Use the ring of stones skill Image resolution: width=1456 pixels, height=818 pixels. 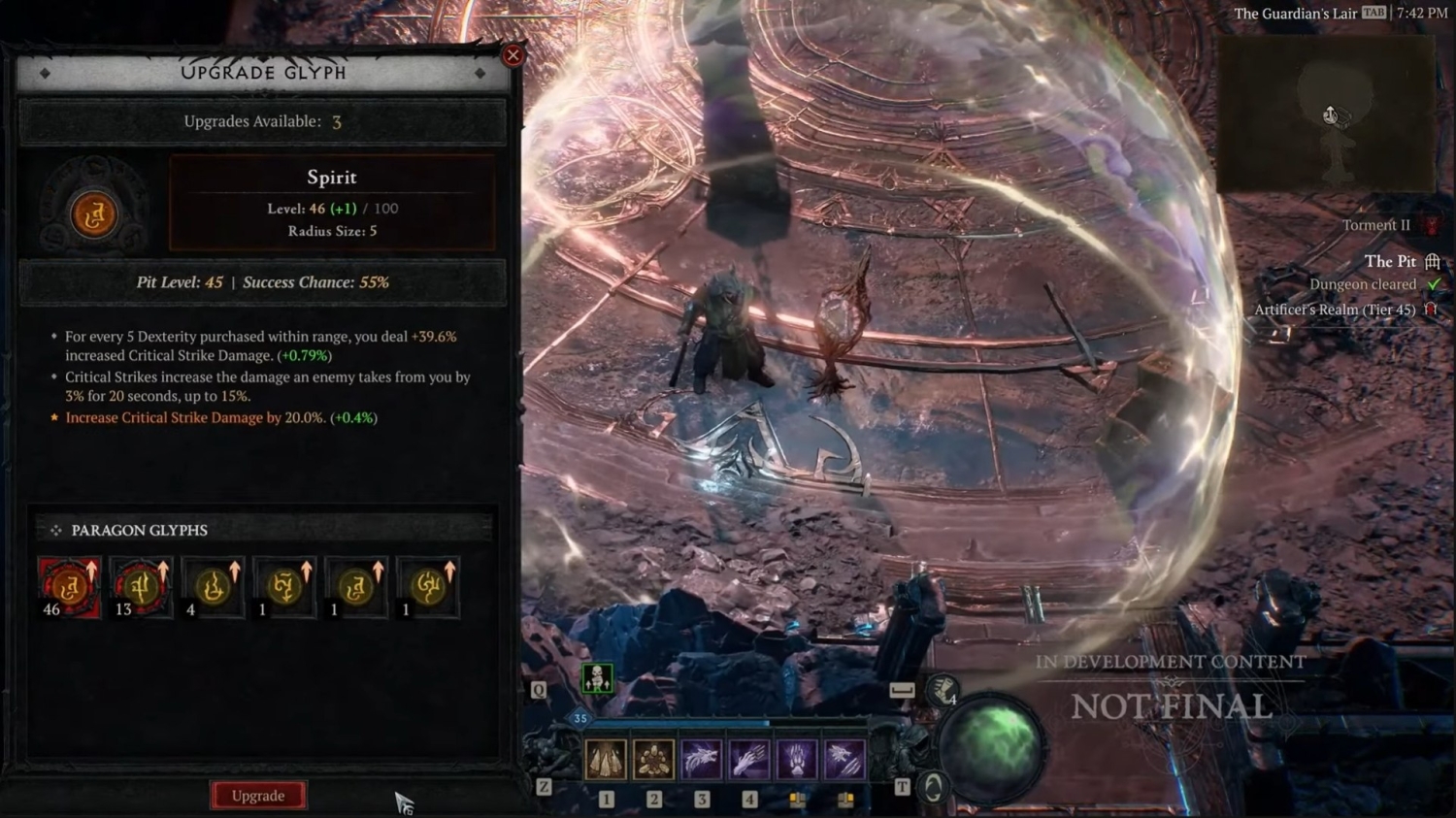[x=653, y=759]
